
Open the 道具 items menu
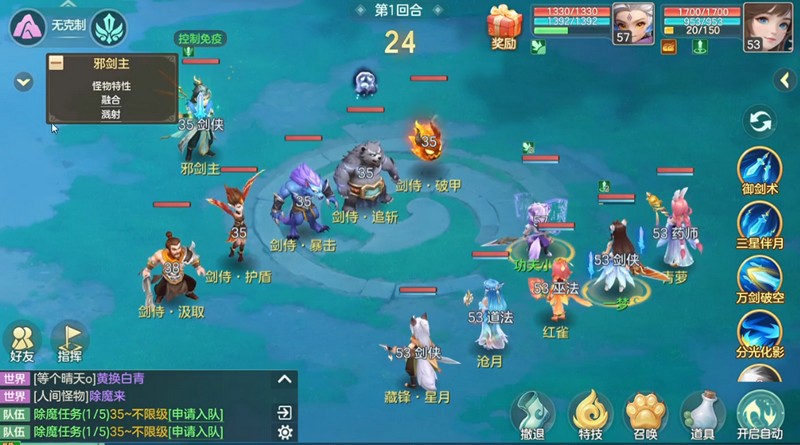click(703, 412)
